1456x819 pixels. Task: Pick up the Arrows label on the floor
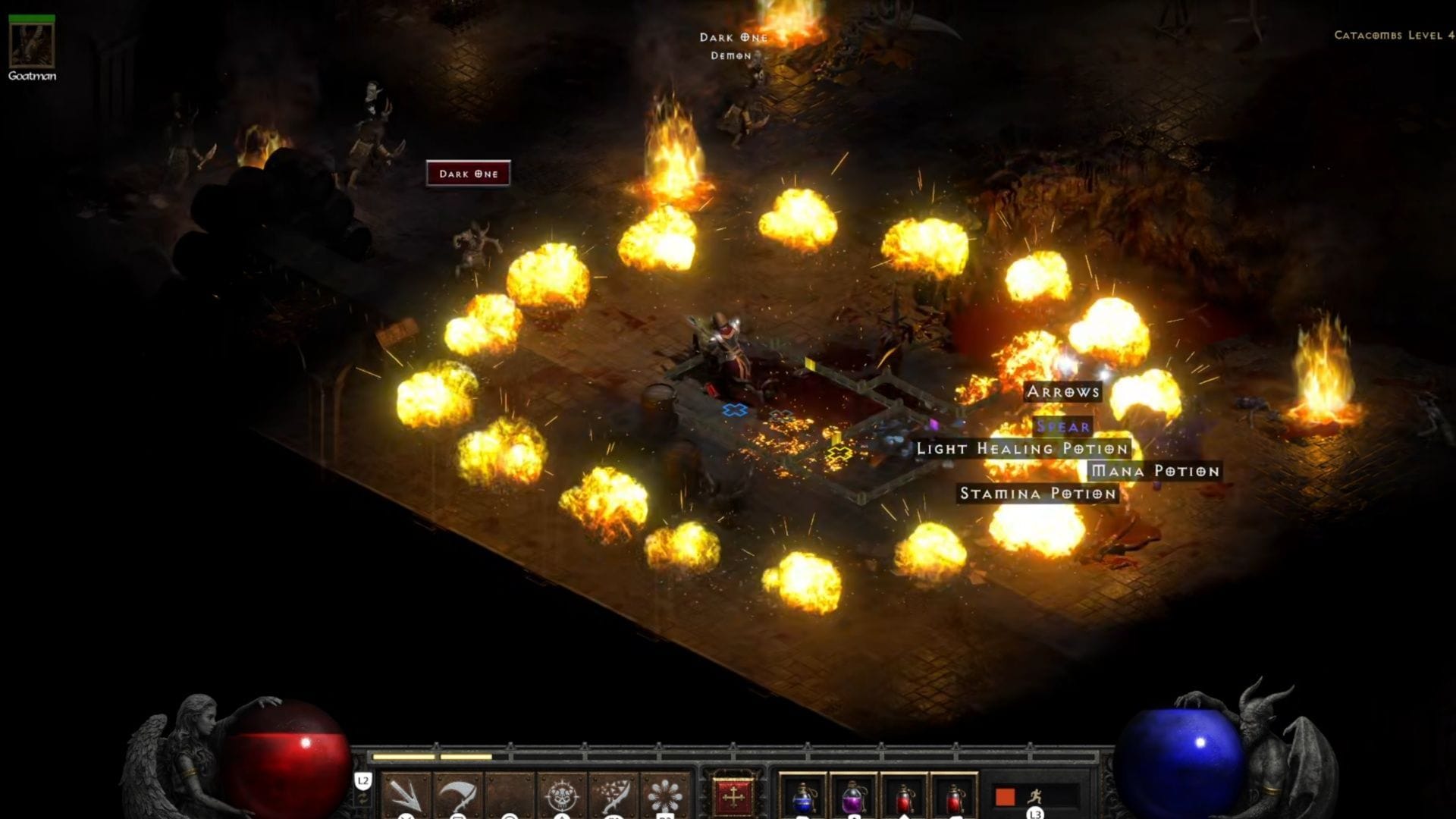[x=1063, y=392]
